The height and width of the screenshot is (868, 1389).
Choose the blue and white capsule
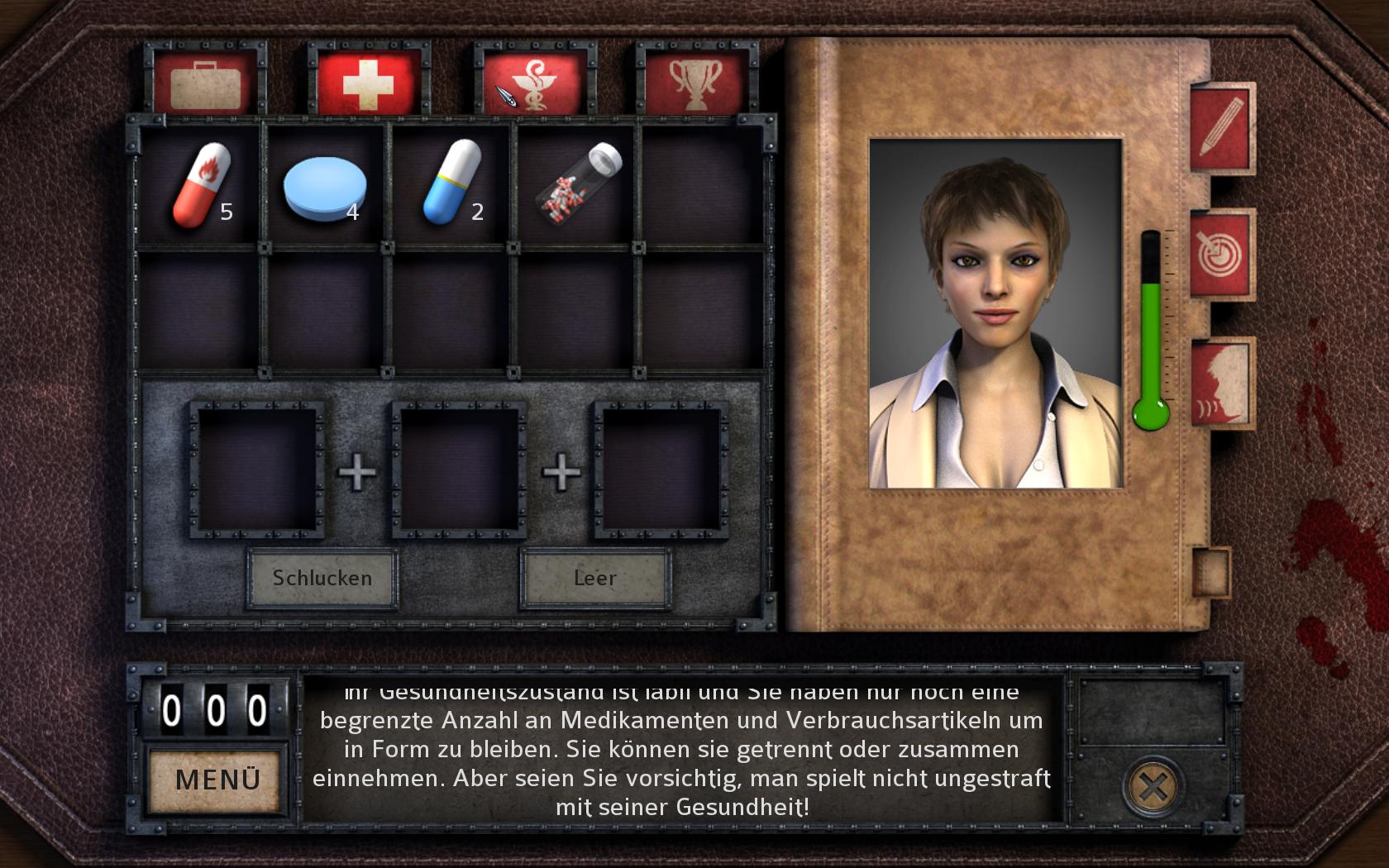(451, 184)
